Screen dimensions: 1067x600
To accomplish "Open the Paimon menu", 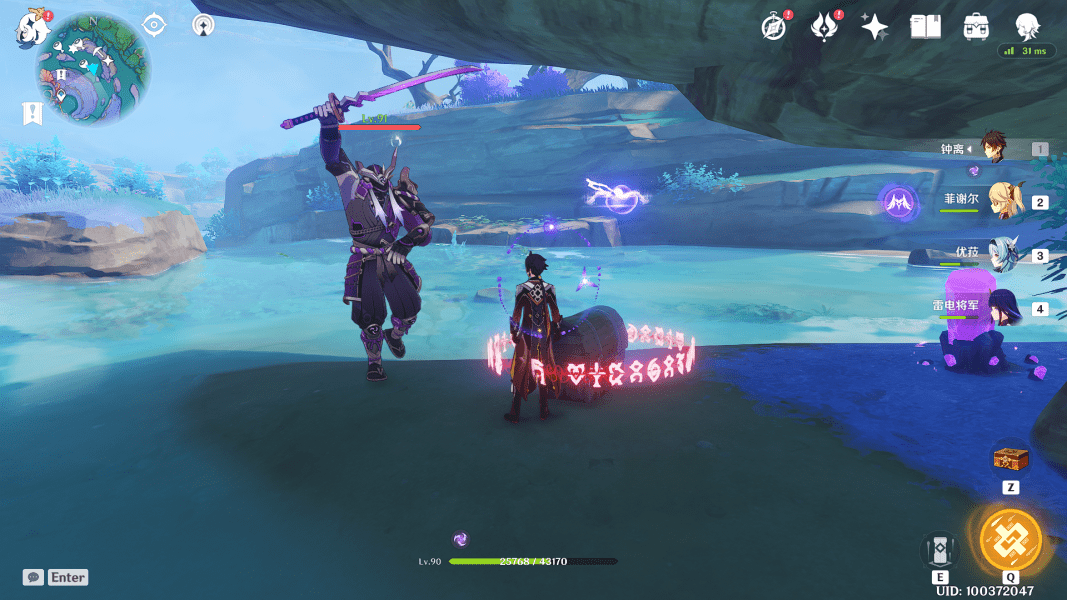I will click(x=32, y=27).
